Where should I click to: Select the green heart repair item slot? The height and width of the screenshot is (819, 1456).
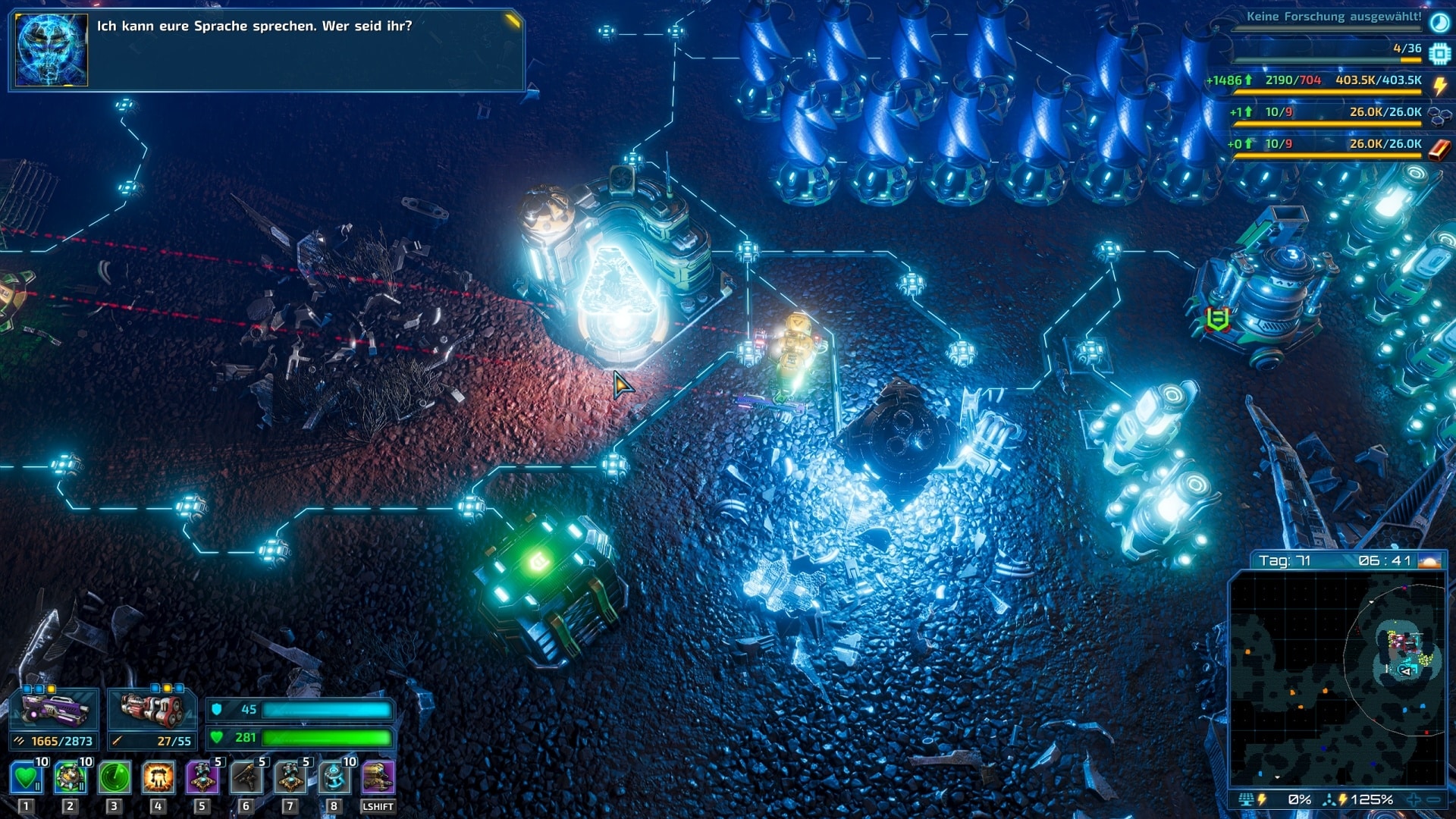pyautogui.click(x=27, y=777)
